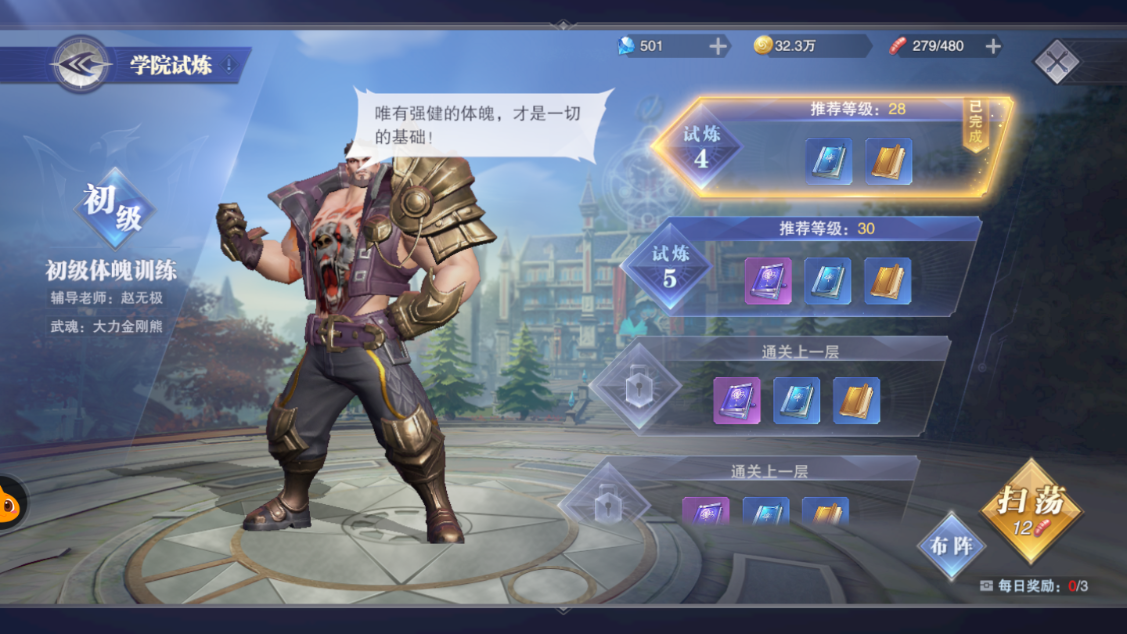This screenshot has width=1127, height=634.
Task: Click the gold coin currency icon
Action: [x=763, y=46]
